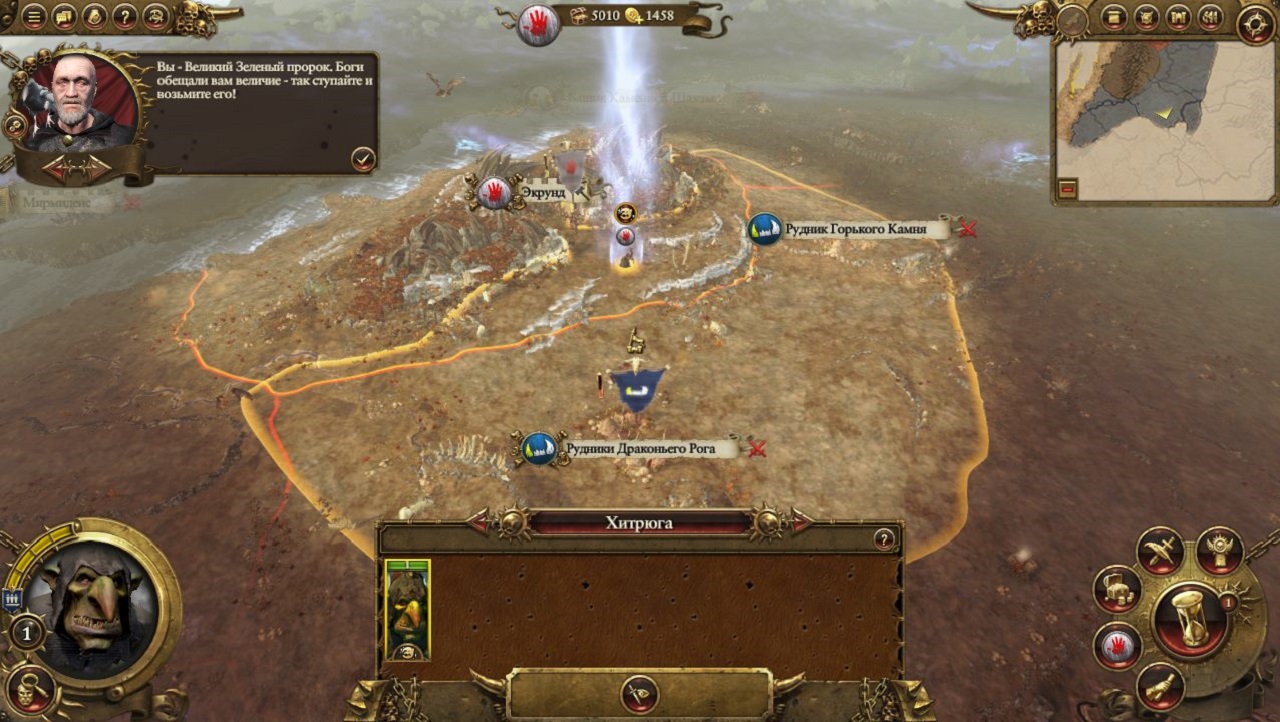
Task: Collapse the minimap with the red minus button
Action: pos(1068,188)
